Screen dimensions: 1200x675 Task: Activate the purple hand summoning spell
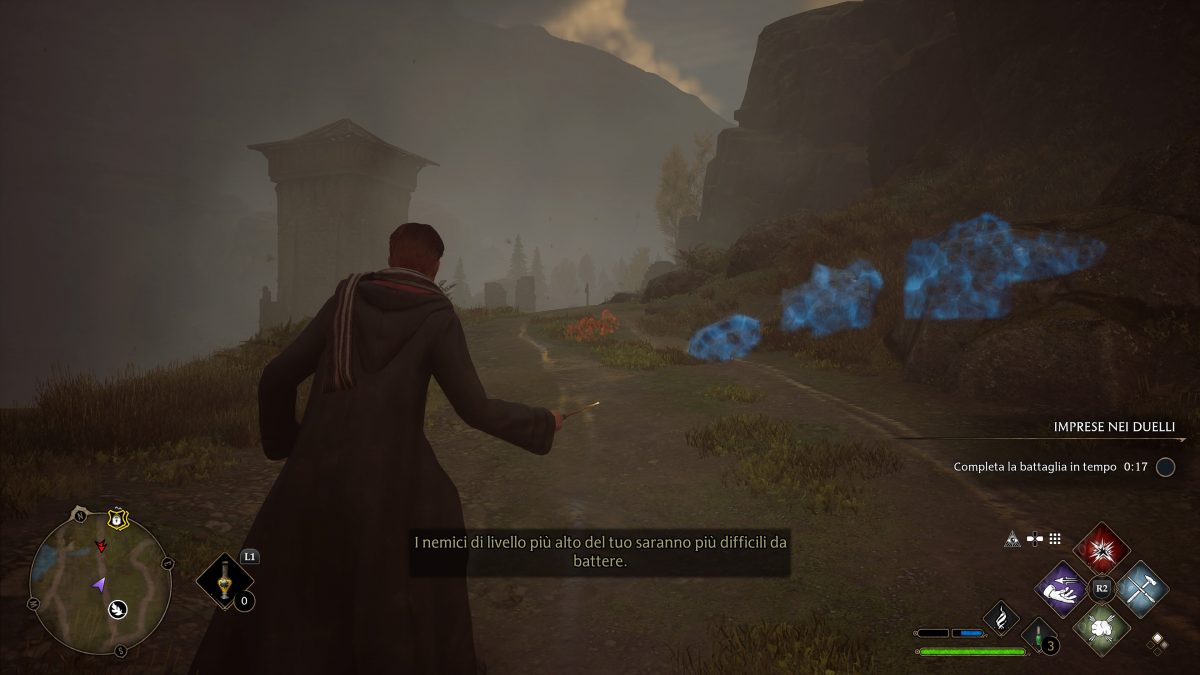1061,588
